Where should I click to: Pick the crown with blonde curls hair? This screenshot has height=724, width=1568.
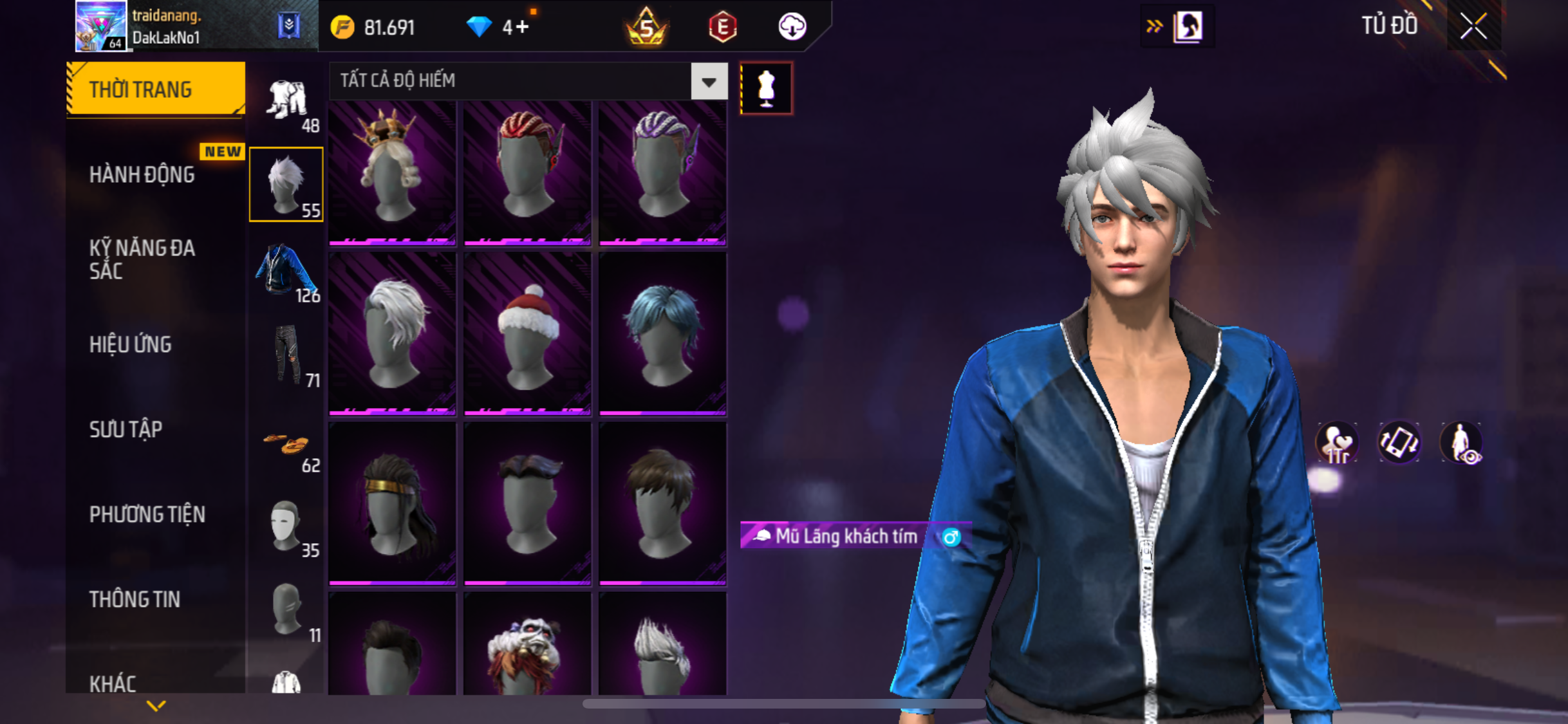(x=392, y=172)
